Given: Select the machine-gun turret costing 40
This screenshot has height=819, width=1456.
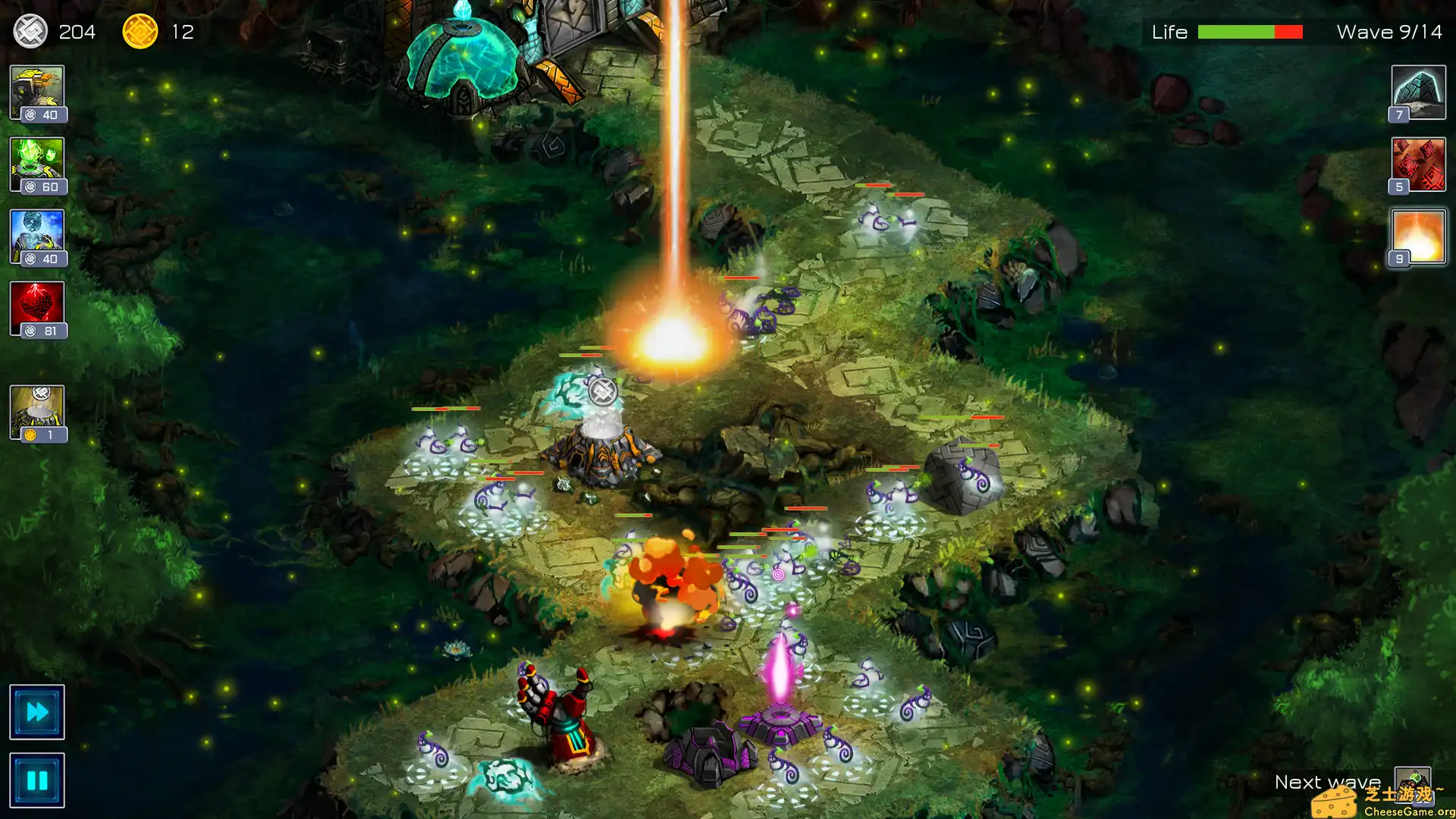Looking at the screenshot, I should click(x=38, y=90).
